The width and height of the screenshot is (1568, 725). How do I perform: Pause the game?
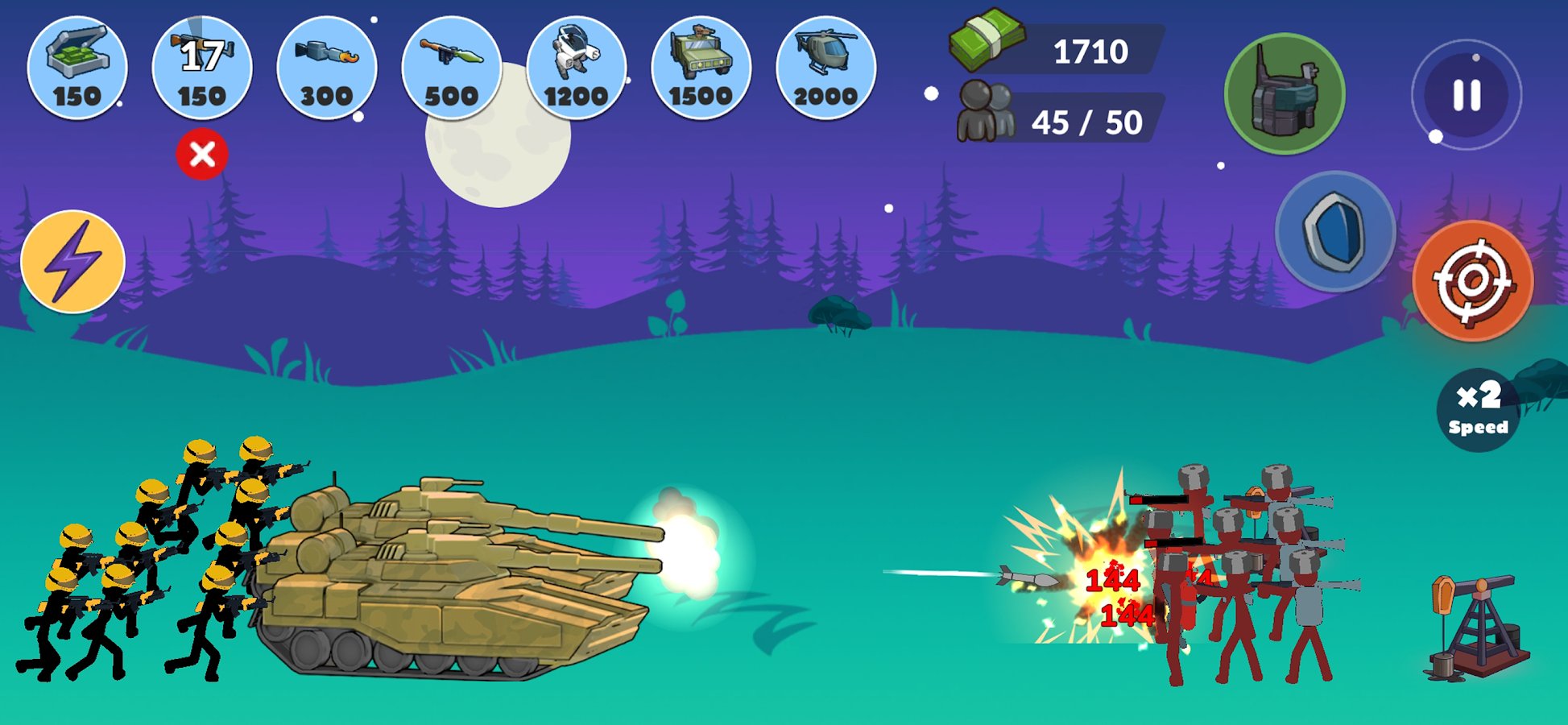pos(1467,95)
